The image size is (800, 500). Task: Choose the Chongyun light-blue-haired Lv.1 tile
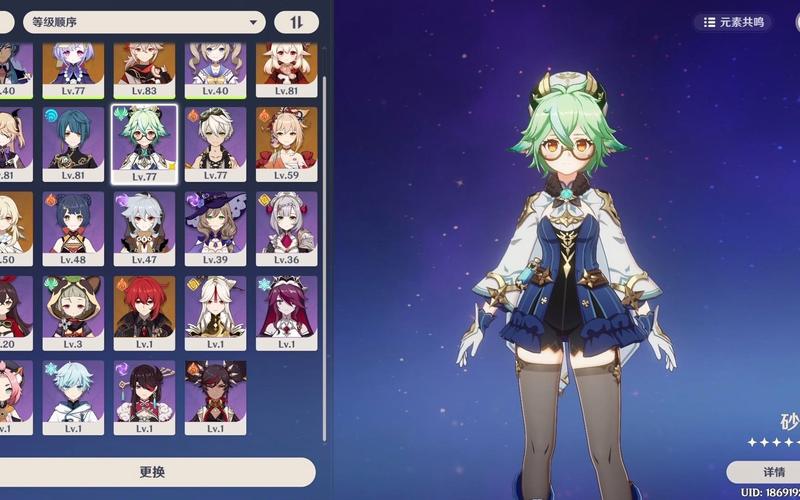(73, 397)
